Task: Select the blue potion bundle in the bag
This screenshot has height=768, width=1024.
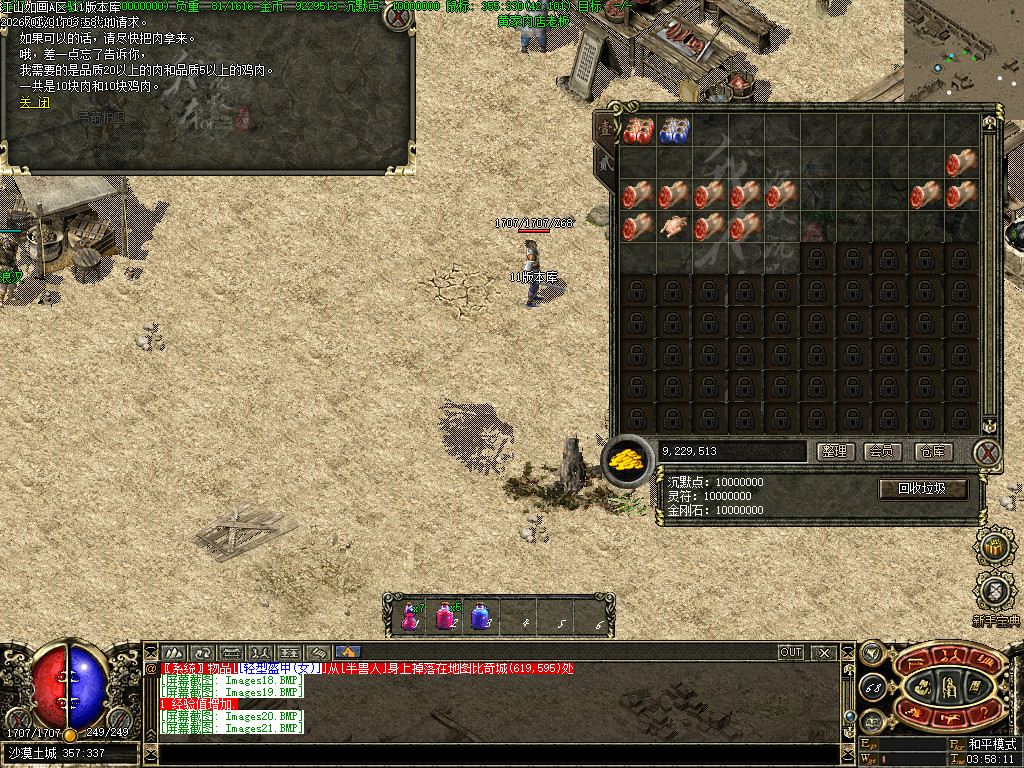Action: point(673,130)
